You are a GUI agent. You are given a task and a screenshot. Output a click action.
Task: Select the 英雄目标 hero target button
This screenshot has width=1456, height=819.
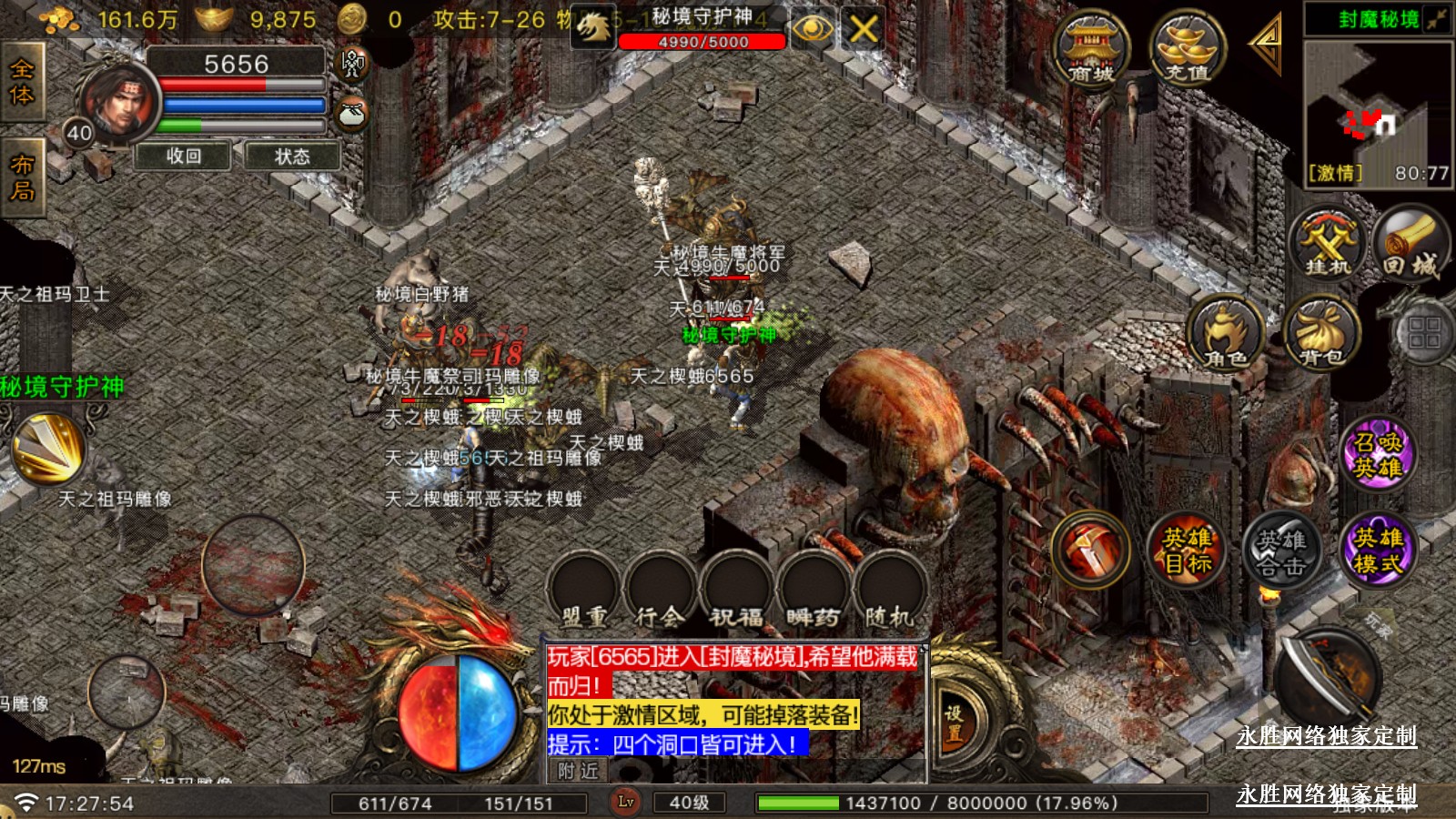pyautogui.click(x=1187, y=550)
